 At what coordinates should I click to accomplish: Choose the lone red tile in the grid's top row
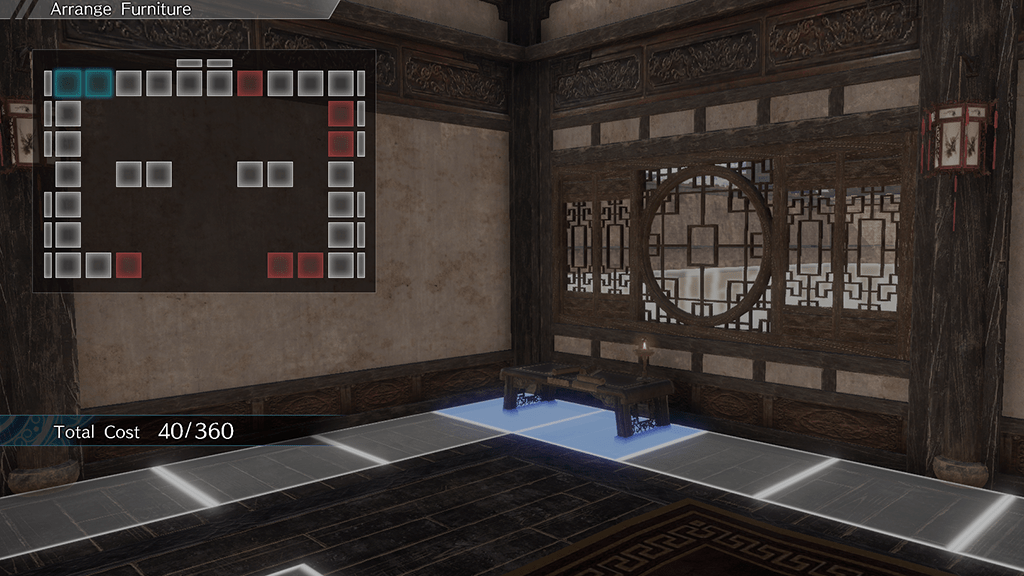(250, 83)
